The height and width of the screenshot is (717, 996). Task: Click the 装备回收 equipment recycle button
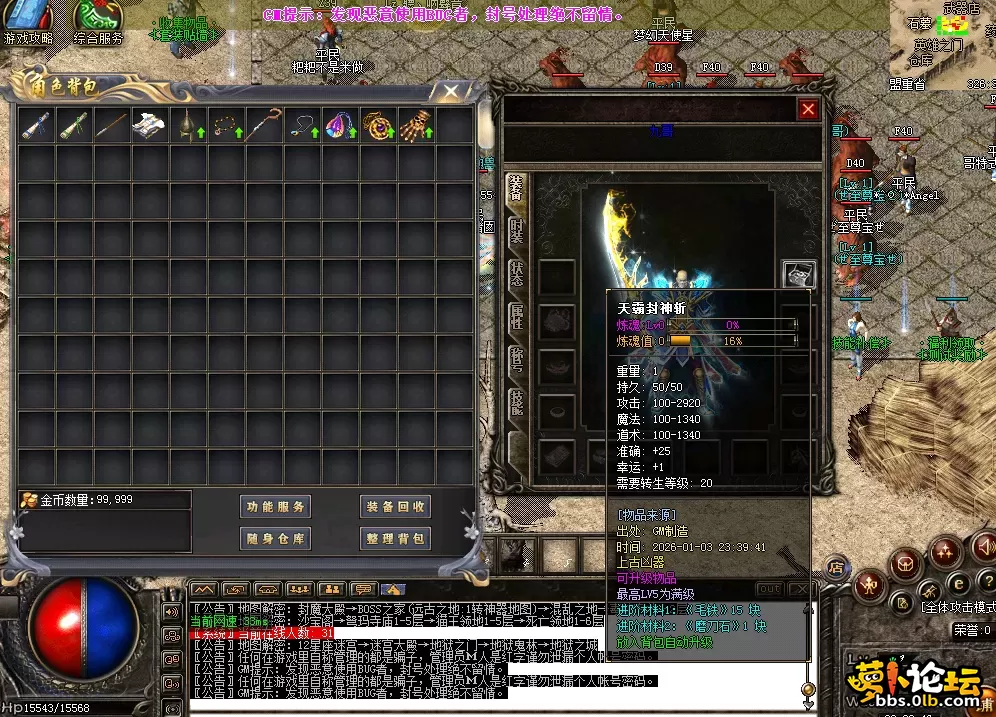click(x=395, y=506)
